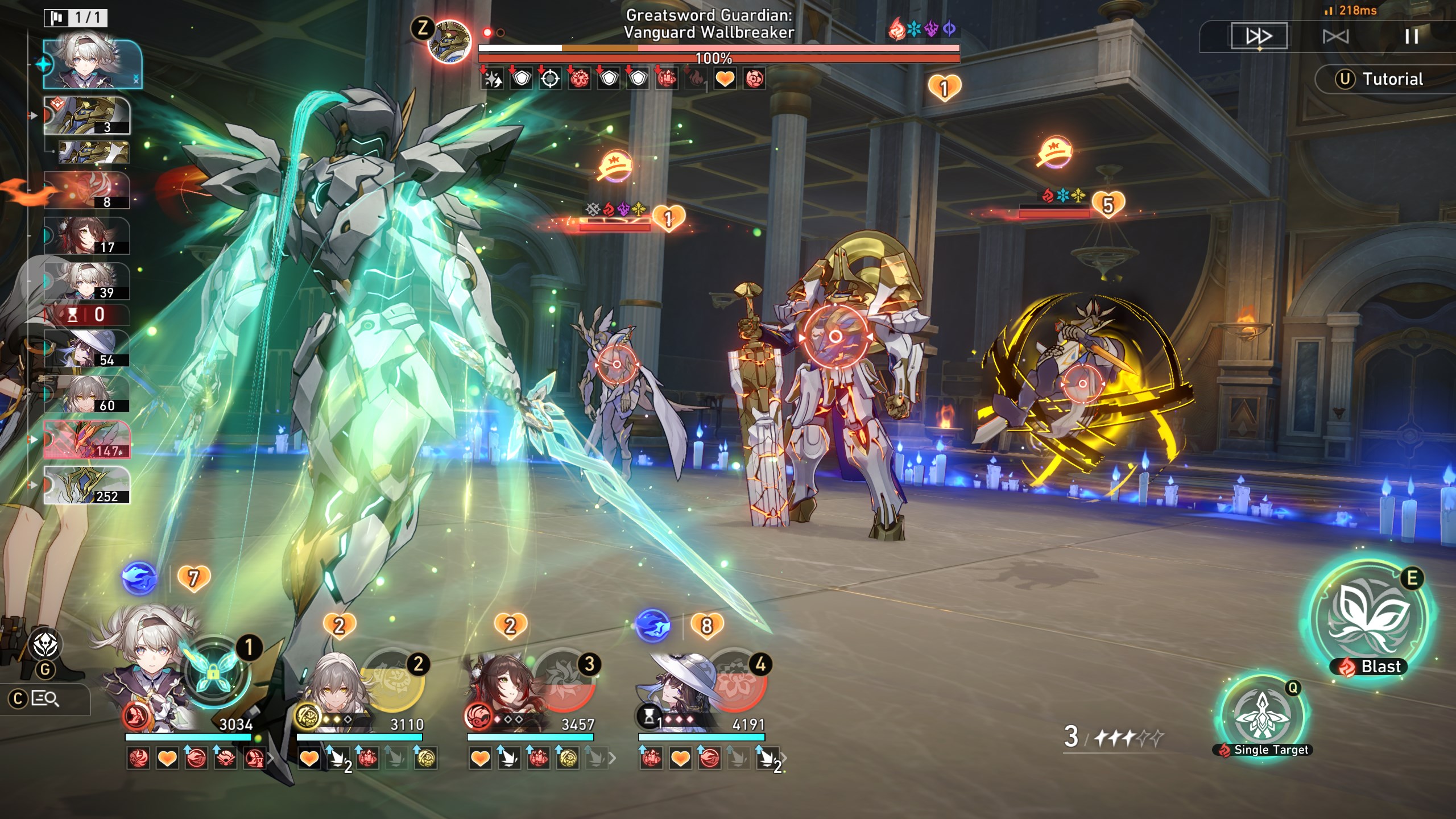Pause the battle

click(1411, 37)
